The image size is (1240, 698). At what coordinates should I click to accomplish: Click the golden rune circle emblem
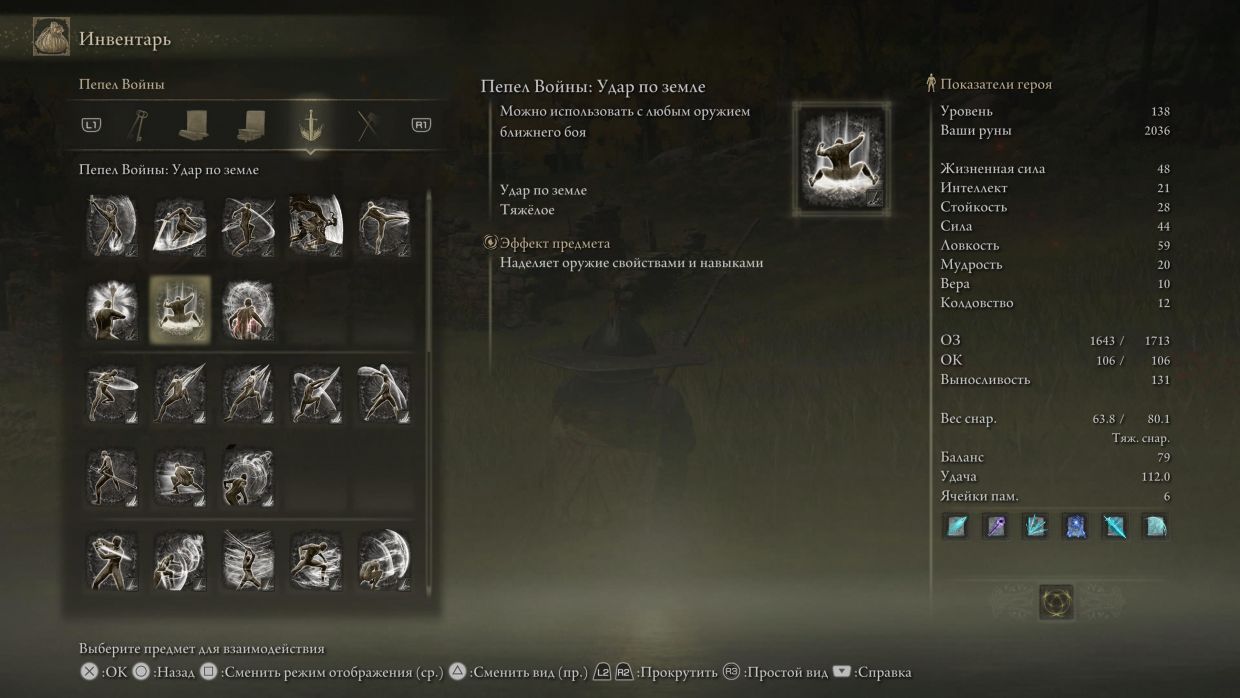(1056, 602)
